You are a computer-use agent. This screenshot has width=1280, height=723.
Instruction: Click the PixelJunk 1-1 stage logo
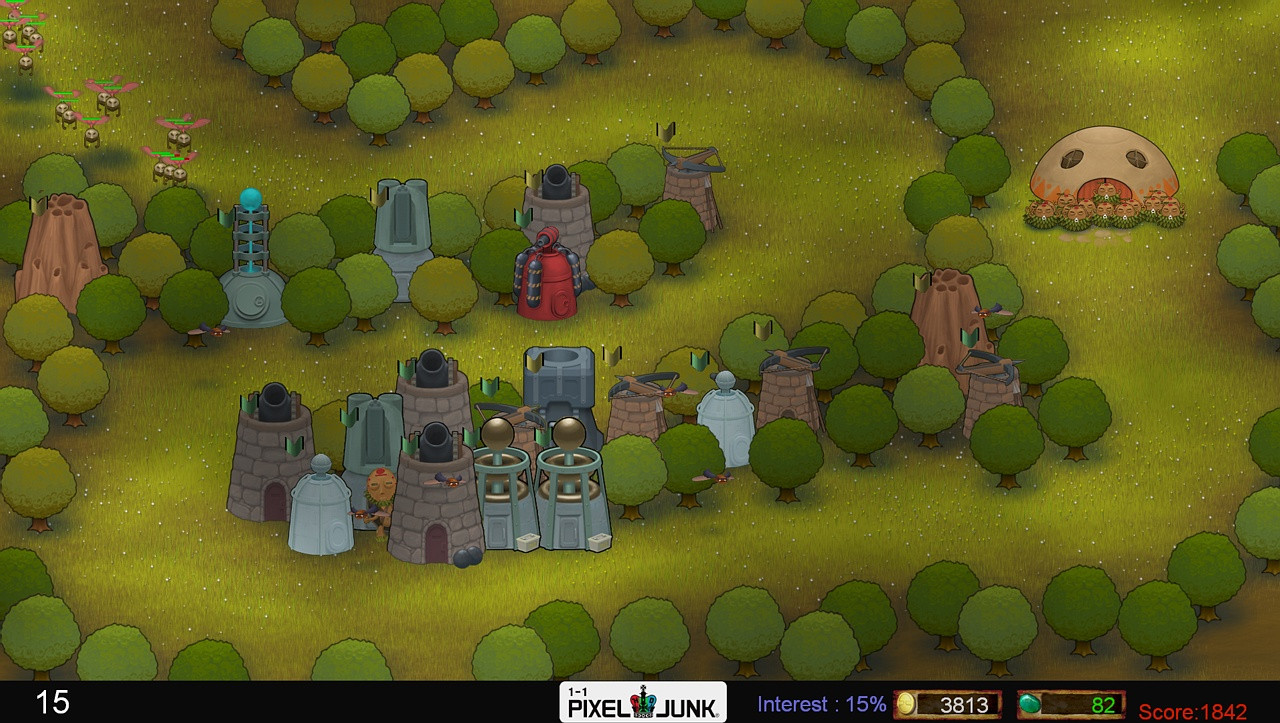[640, 704]
